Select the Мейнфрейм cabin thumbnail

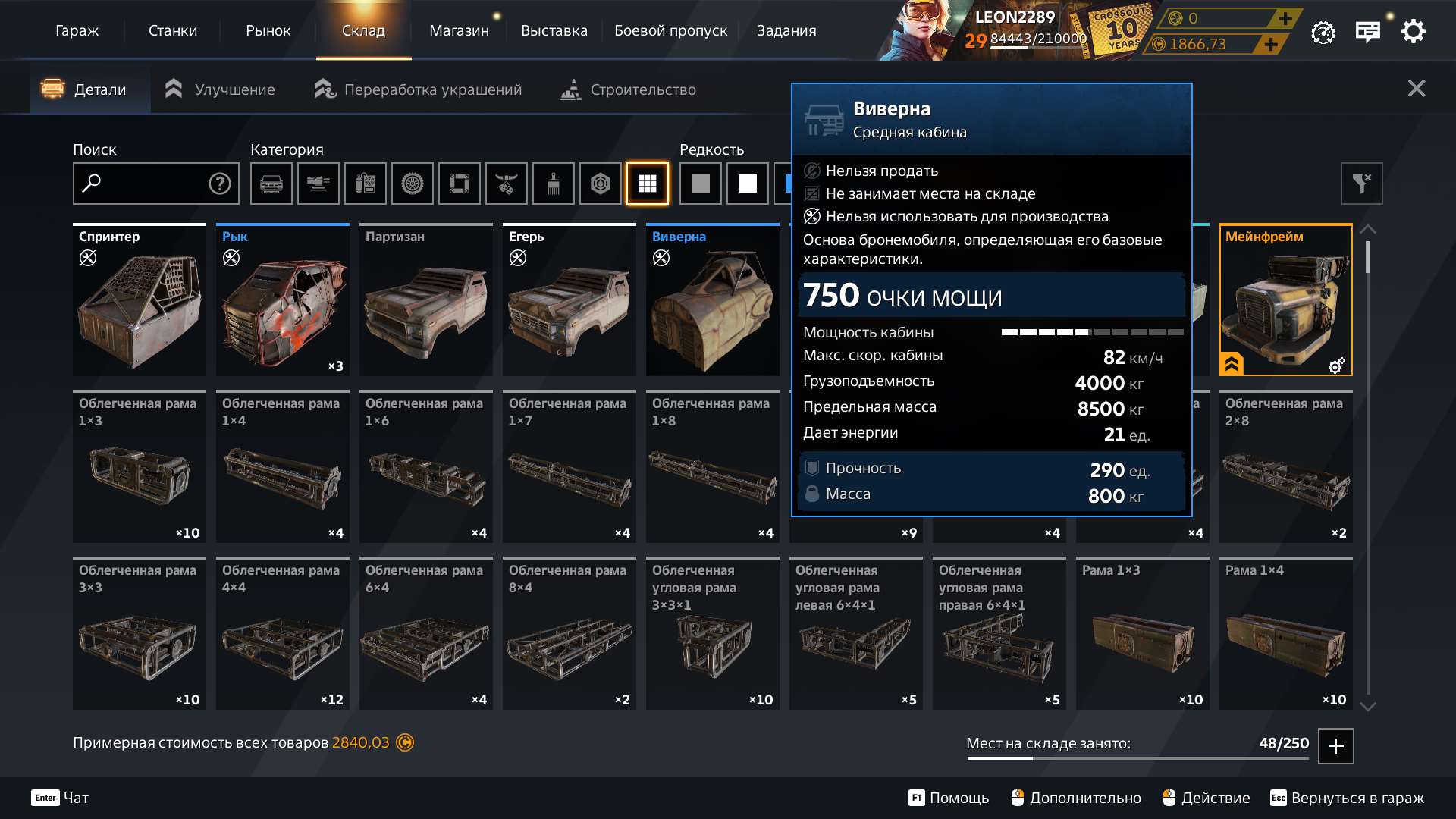click(x=1285, y=300)
